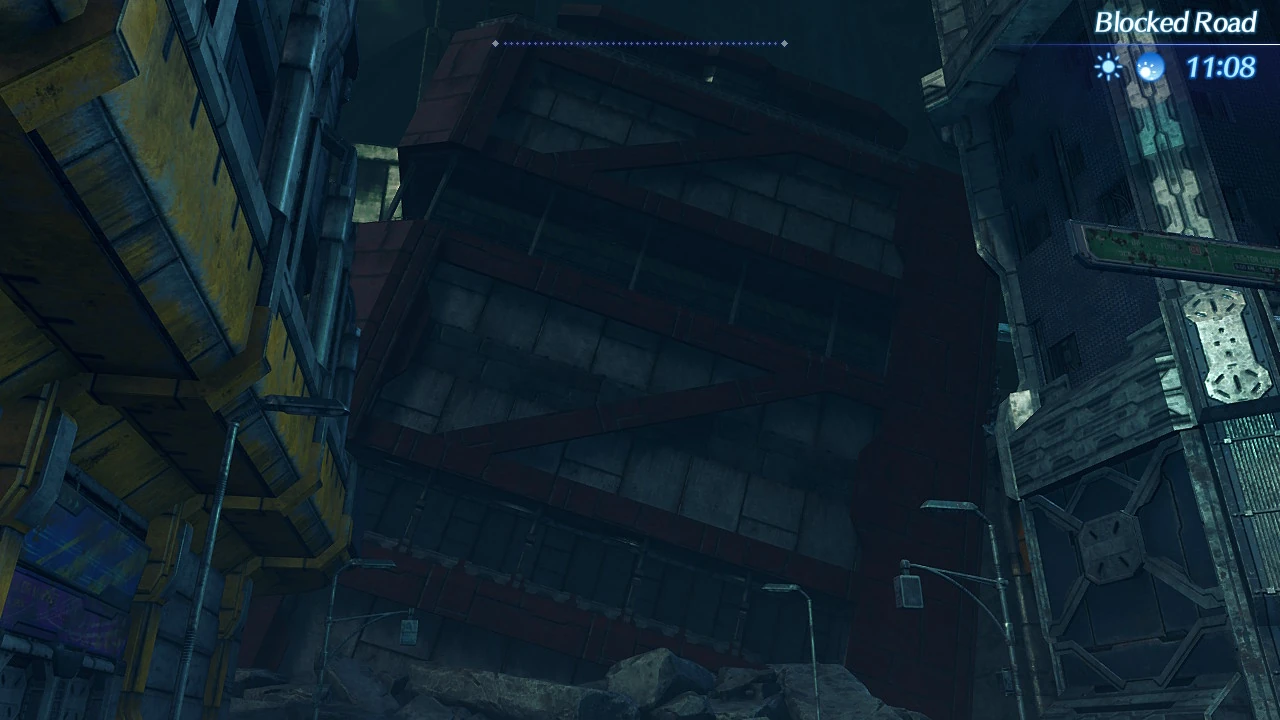Switch to the Blocked Road location label
The image size is (1280, 720).
point(1176,22)
